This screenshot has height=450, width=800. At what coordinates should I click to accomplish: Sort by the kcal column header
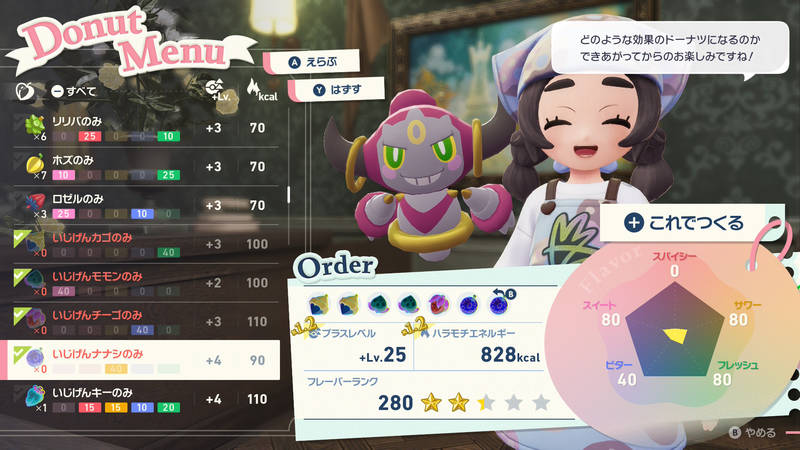[258, 90]
